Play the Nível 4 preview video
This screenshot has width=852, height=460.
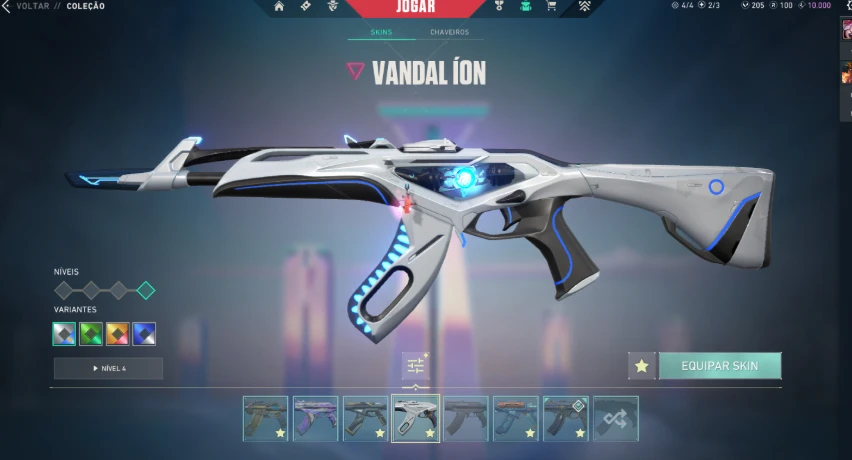coord(108,368)
